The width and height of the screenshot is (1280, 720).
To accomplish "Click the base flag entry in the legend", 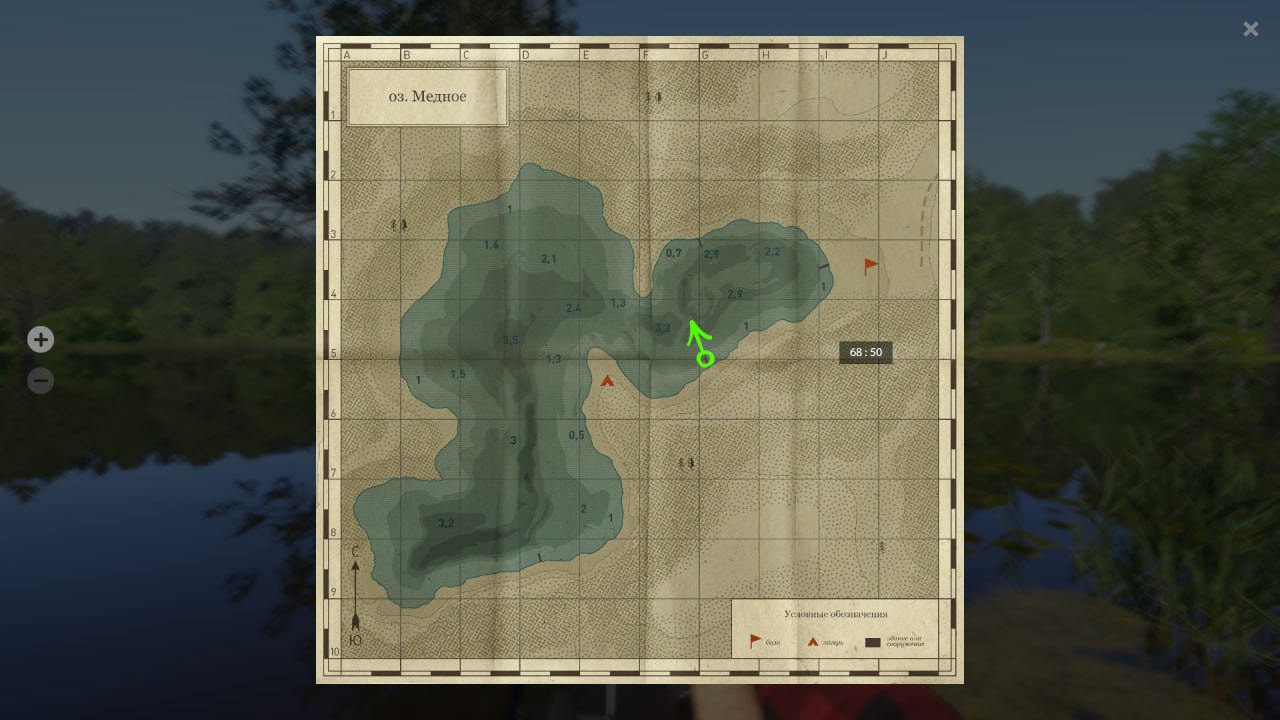I will coord(756,641).
